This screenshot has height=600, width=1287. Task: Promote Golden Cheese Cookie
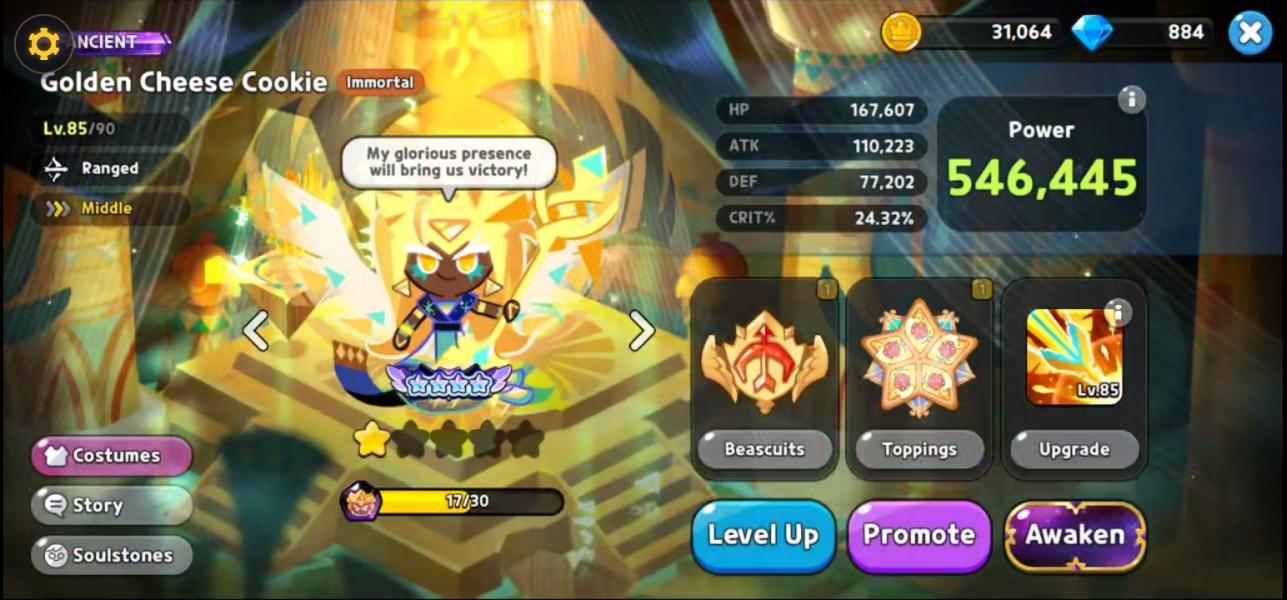tap(919, 536)
